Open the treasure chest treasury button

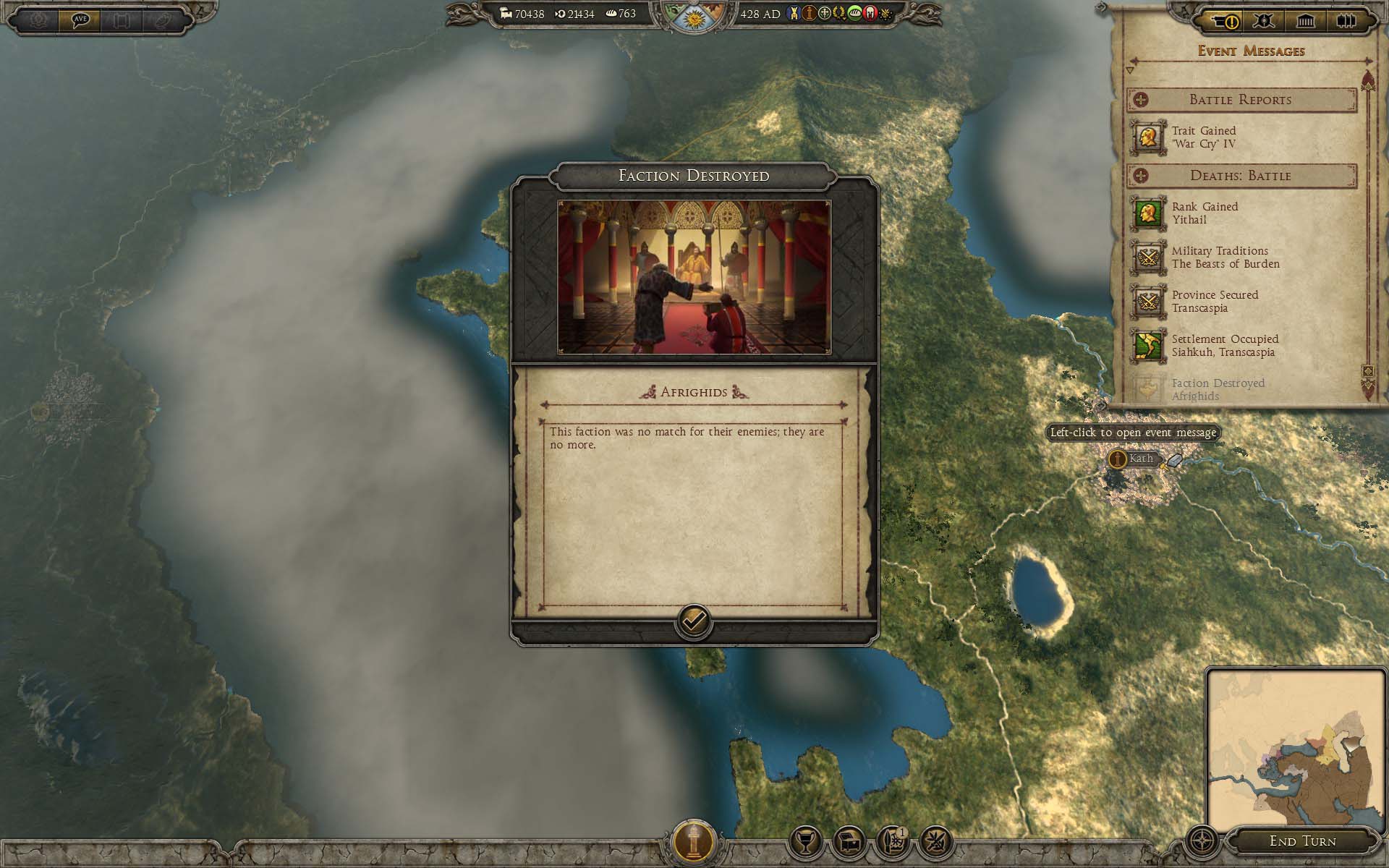[x=849, y=842]
